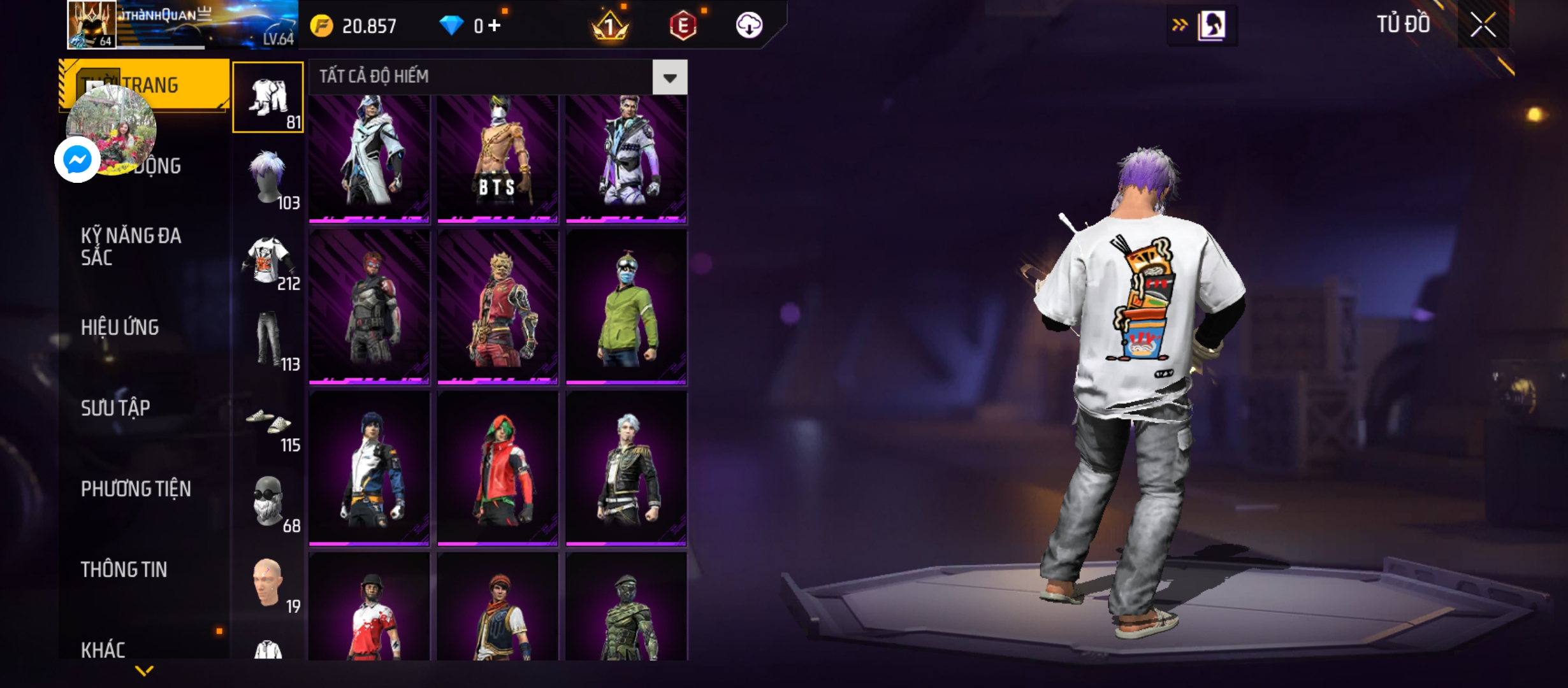The image size is (1568, 688).
Task: Select the BTS outfit thumbnail
Action: click(497, 159)
